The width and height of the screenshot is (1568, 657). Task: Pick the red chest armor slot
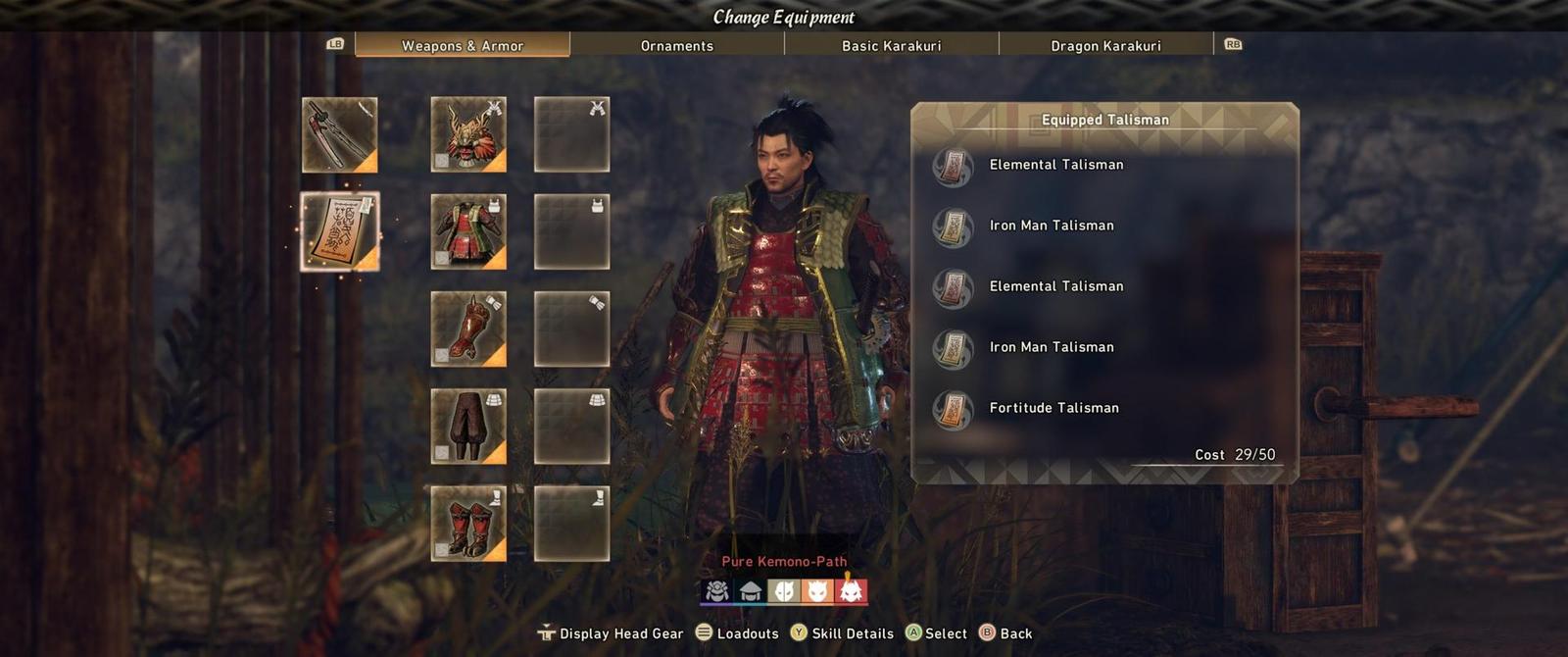(x=468, y=231)
